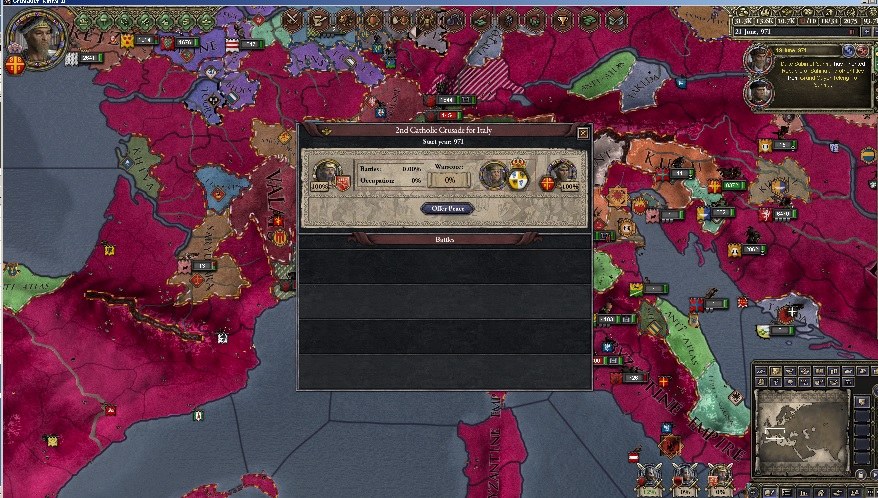The image size is (878, 498).
Task: Click the lower notification character portrait
Action: pos(759,92)
